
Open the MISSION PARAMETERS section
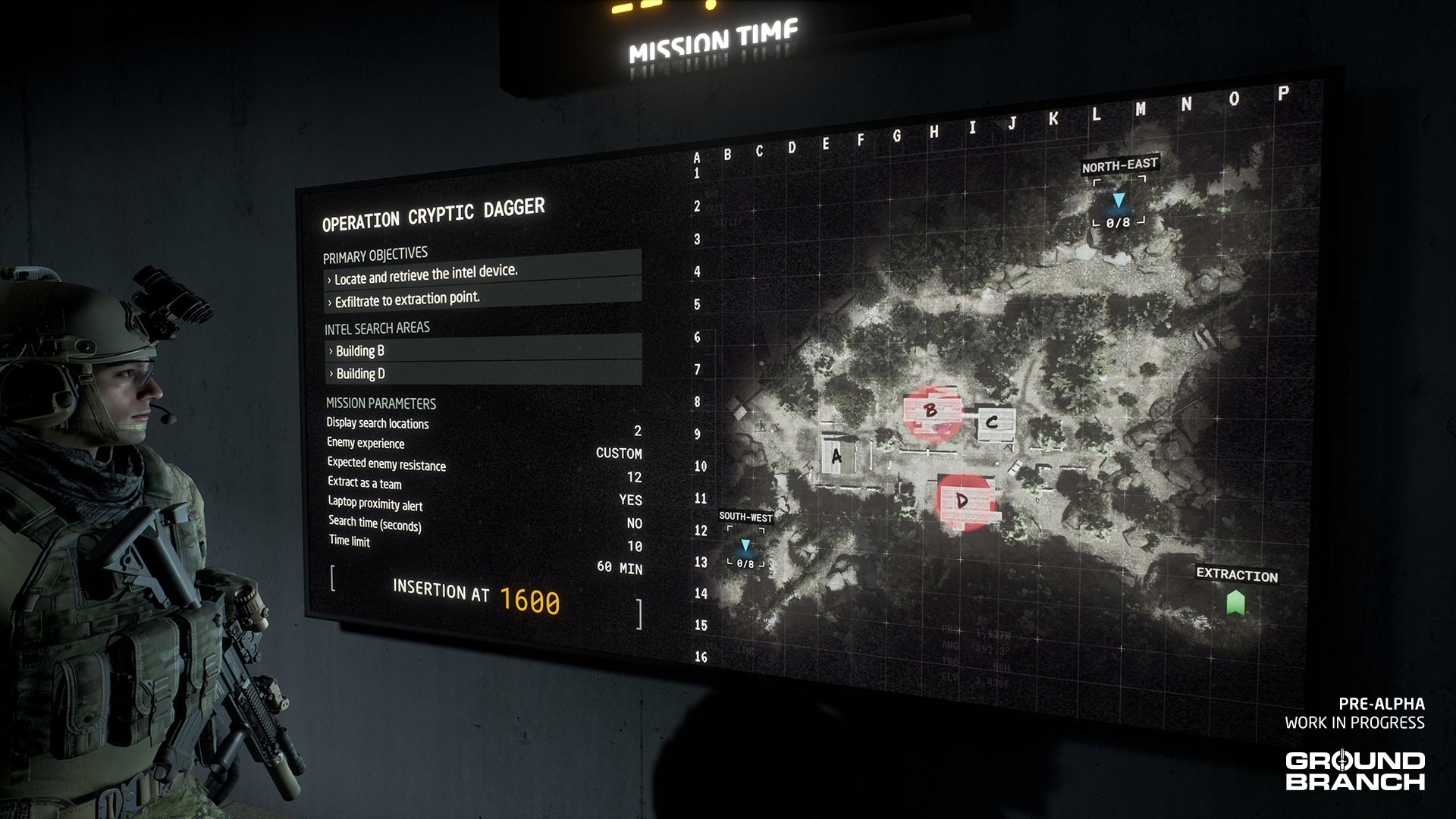tap(383, 404)
